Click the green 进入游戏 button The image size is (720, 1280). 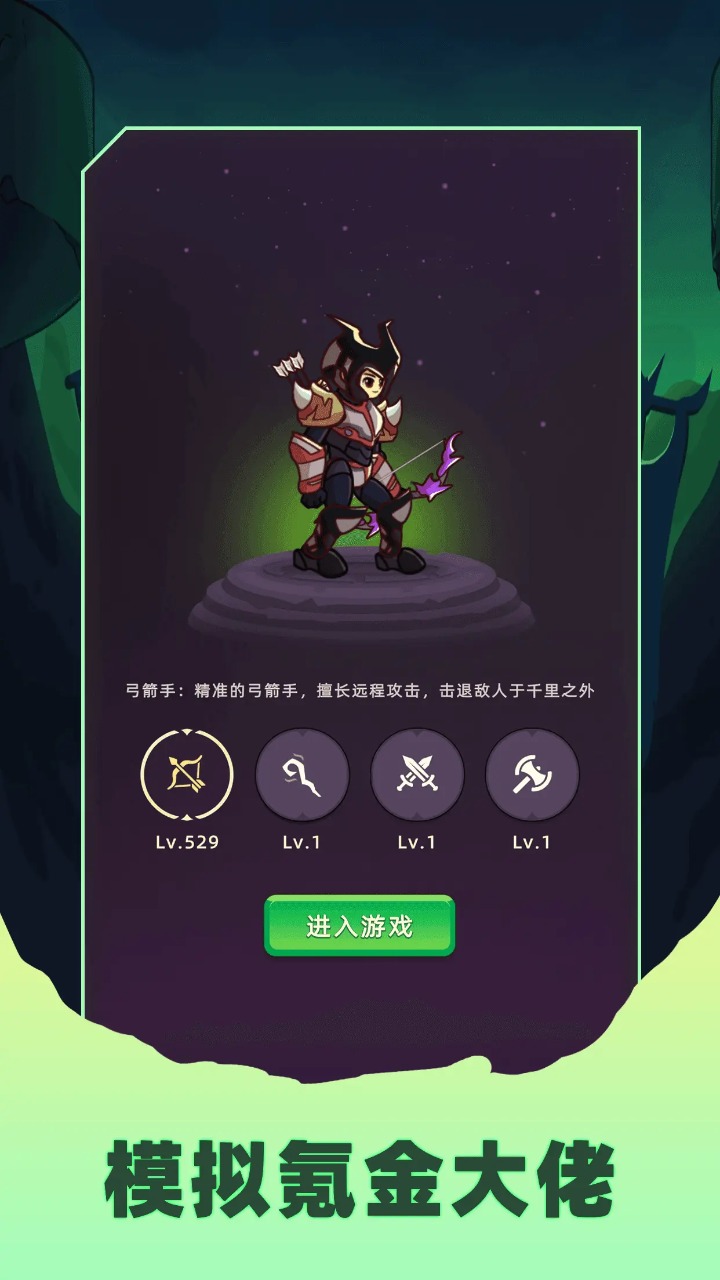[359, 926]
